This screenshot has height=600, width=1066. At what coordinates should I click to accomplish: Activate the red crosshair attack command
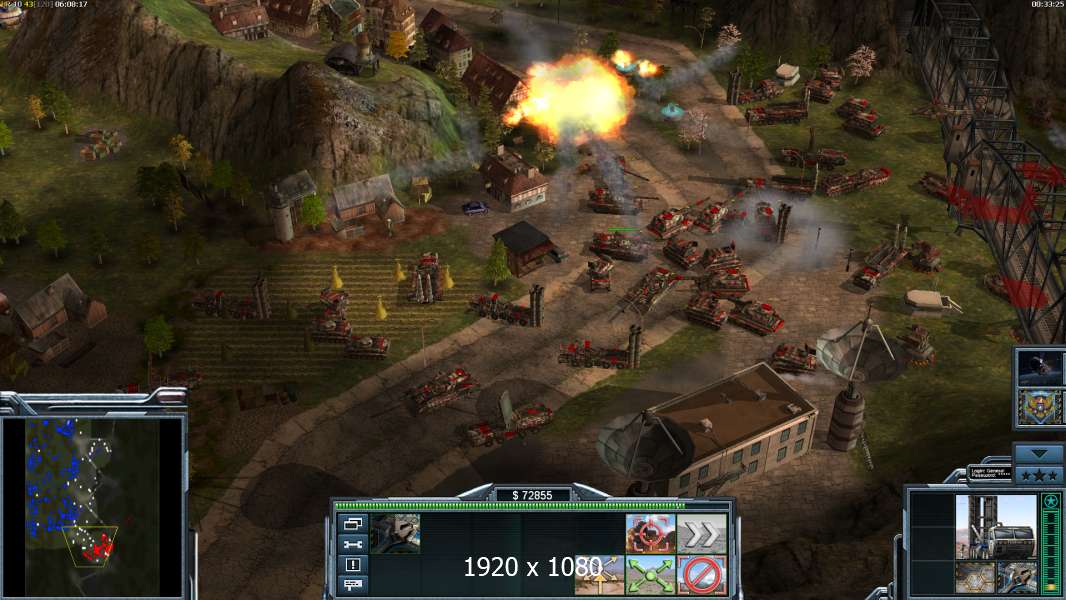click(650, 533)
